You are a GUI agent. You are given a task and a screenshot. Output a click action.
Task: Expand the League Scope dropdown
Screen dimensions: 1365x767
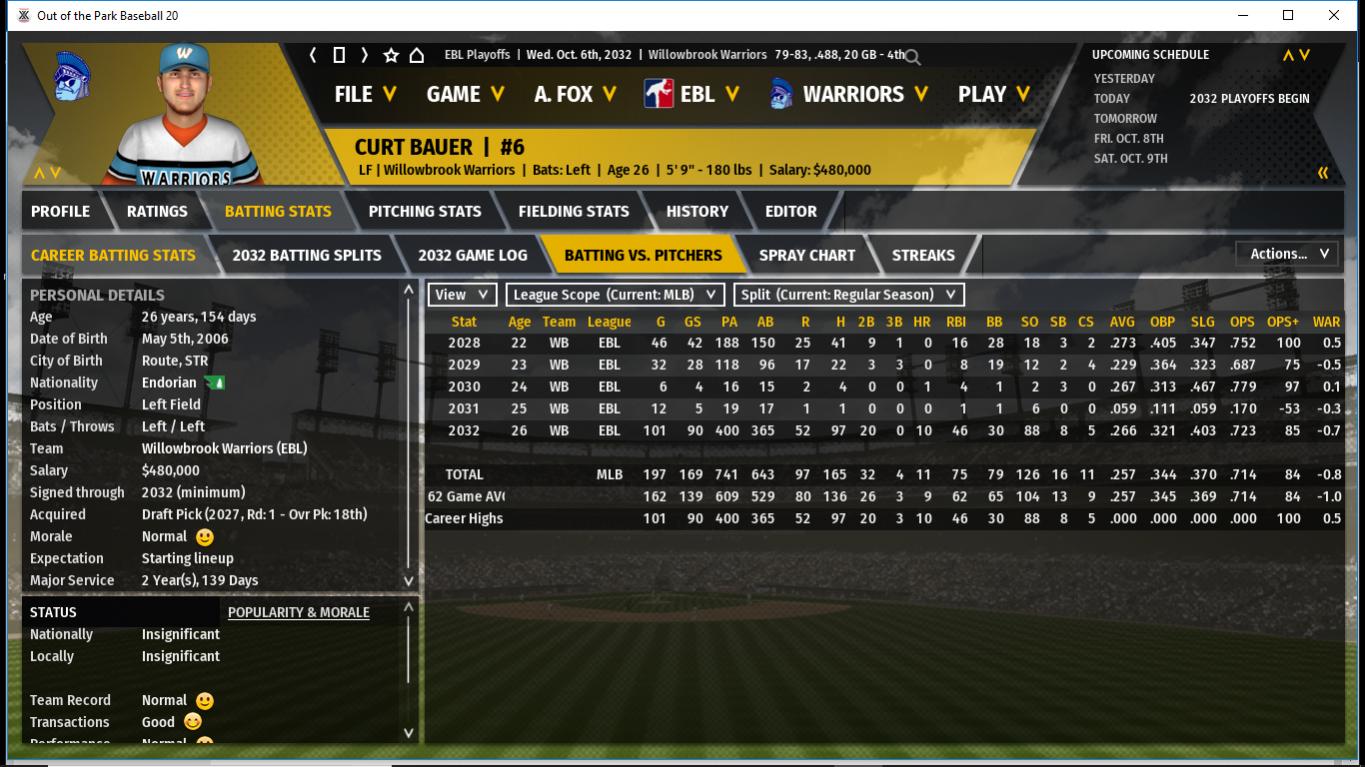pyautogui.click(x=615, y=295)
